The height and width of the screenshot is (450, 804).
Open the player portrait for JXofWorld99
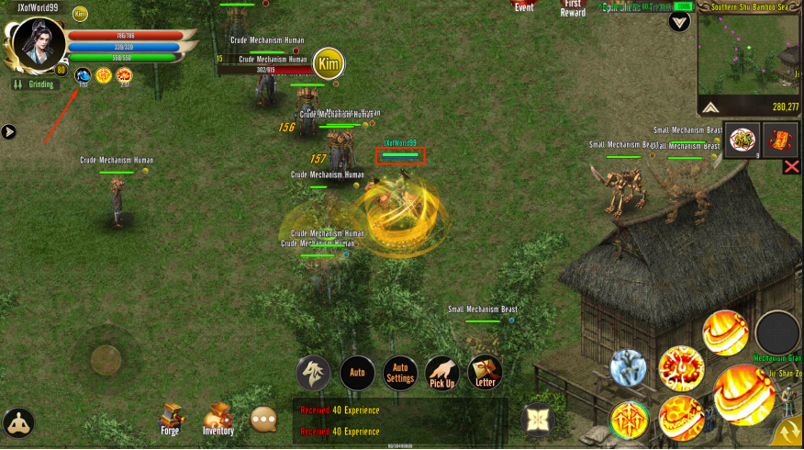tap(38, 43)
